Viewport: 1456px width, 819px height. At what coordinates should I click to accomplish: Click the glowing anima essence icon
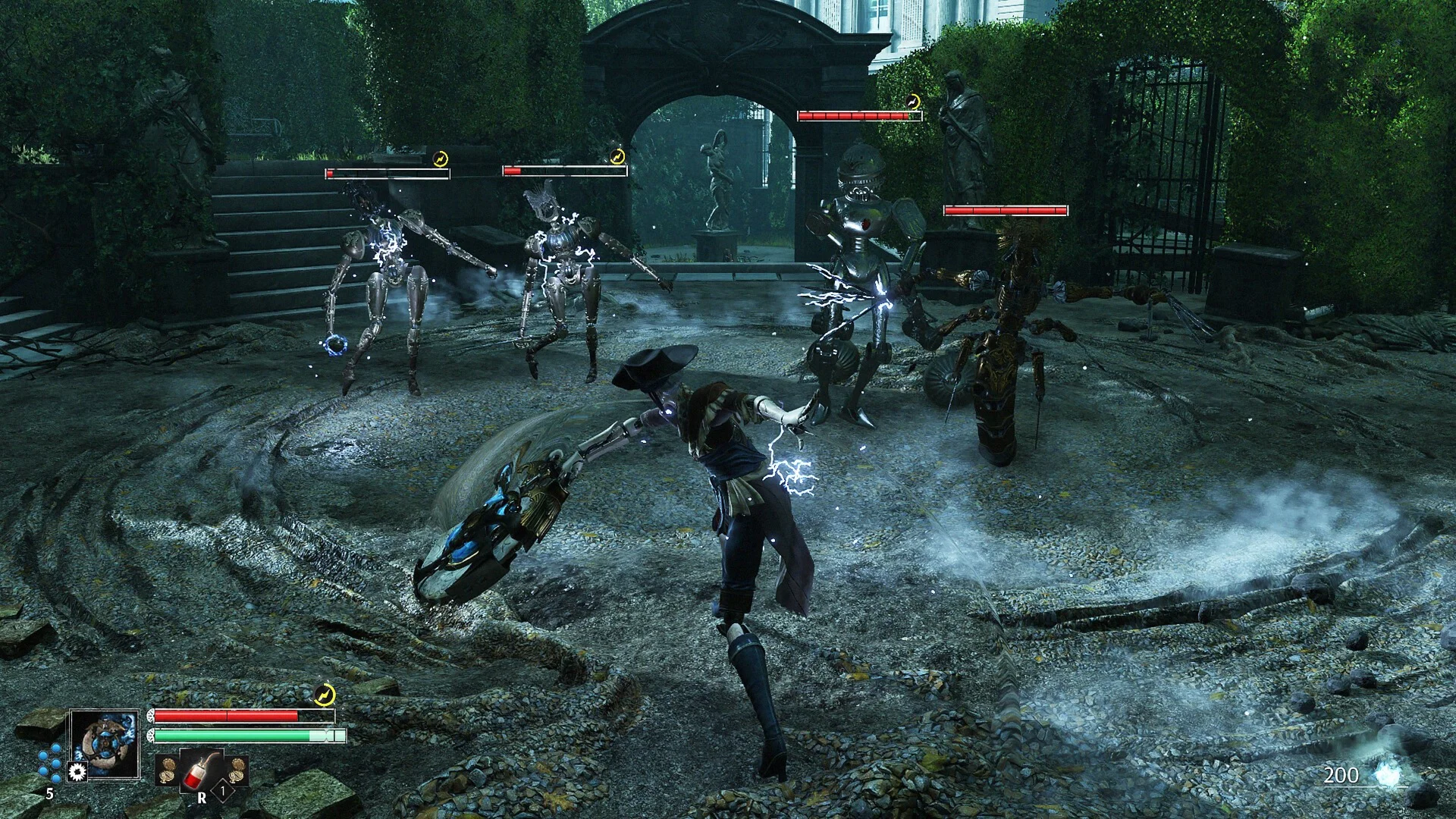[x=1390, y=774]
